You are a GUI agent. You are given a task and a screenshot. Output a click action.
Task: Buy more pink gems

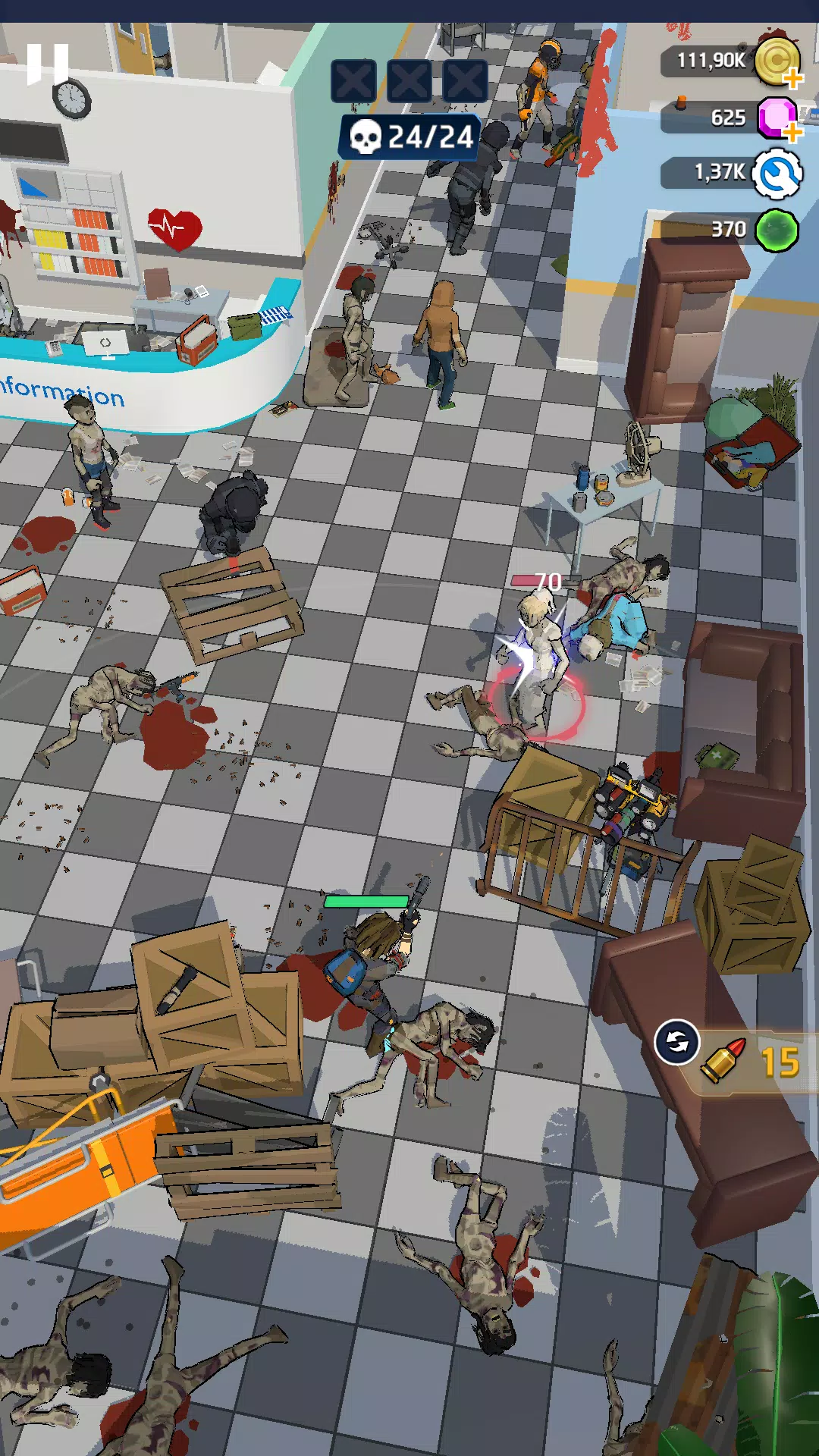[792, 133]
